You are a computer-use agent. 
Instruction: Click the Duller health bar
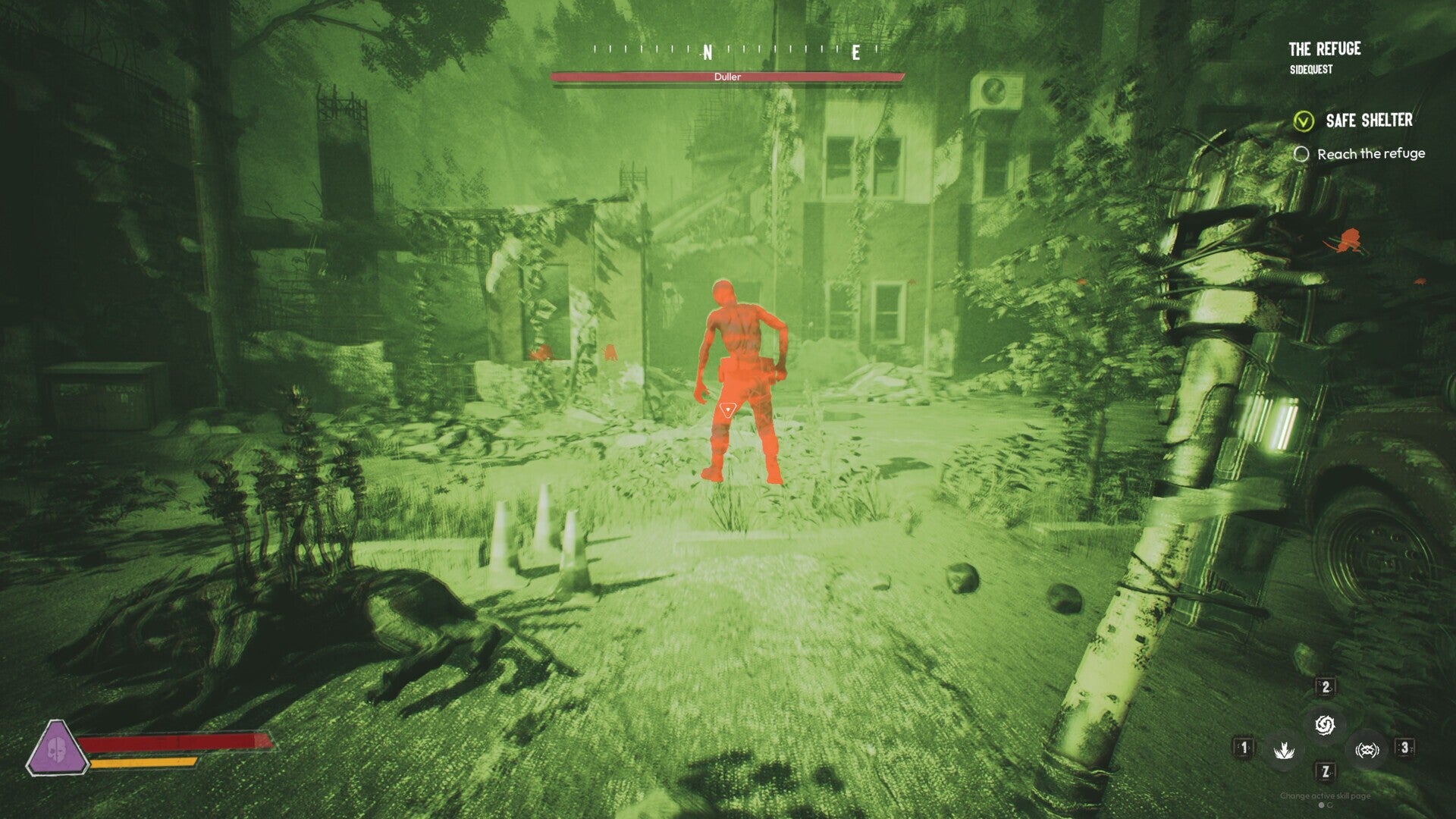tap(728, 77)
